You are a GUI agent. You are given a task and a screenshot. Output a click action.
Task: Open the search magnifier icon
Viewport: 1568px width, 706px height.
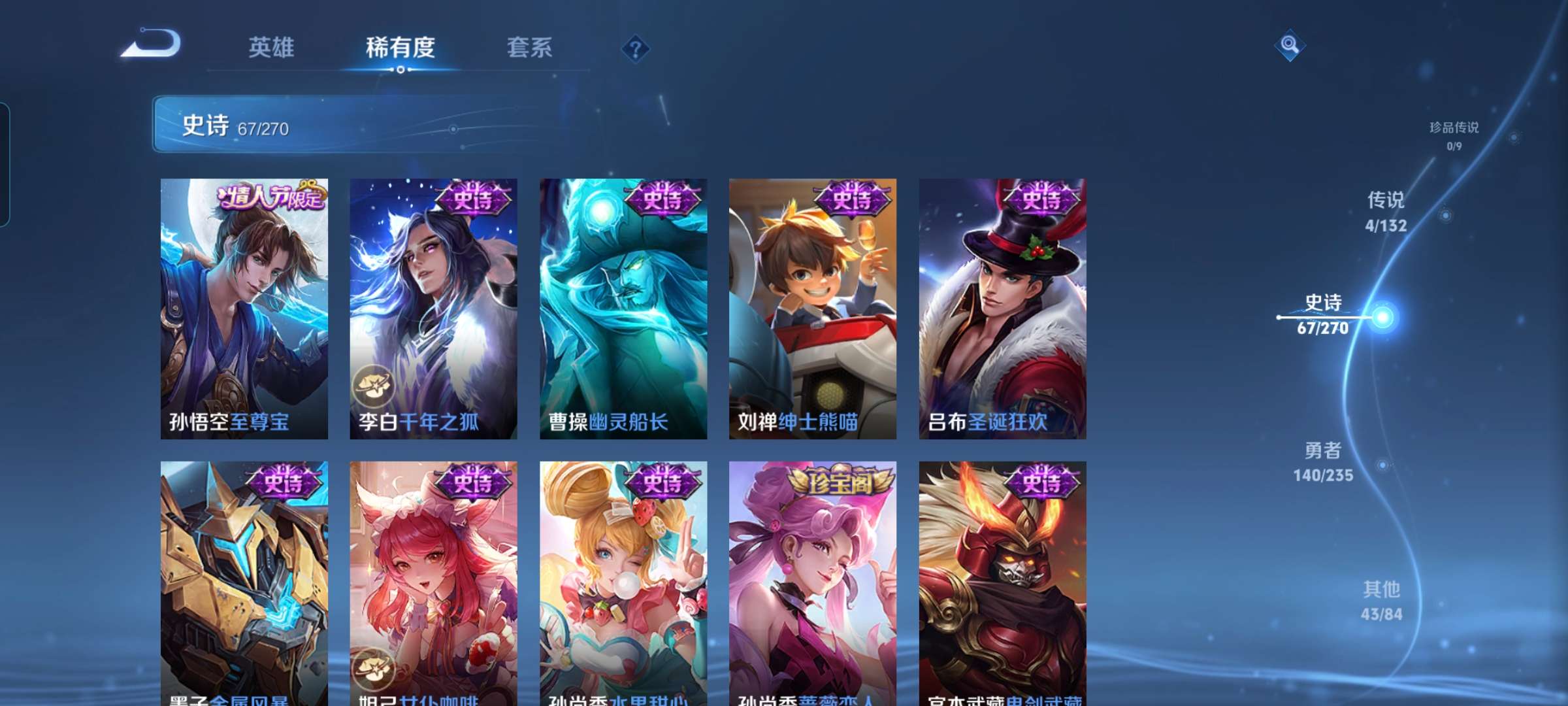1288,46
